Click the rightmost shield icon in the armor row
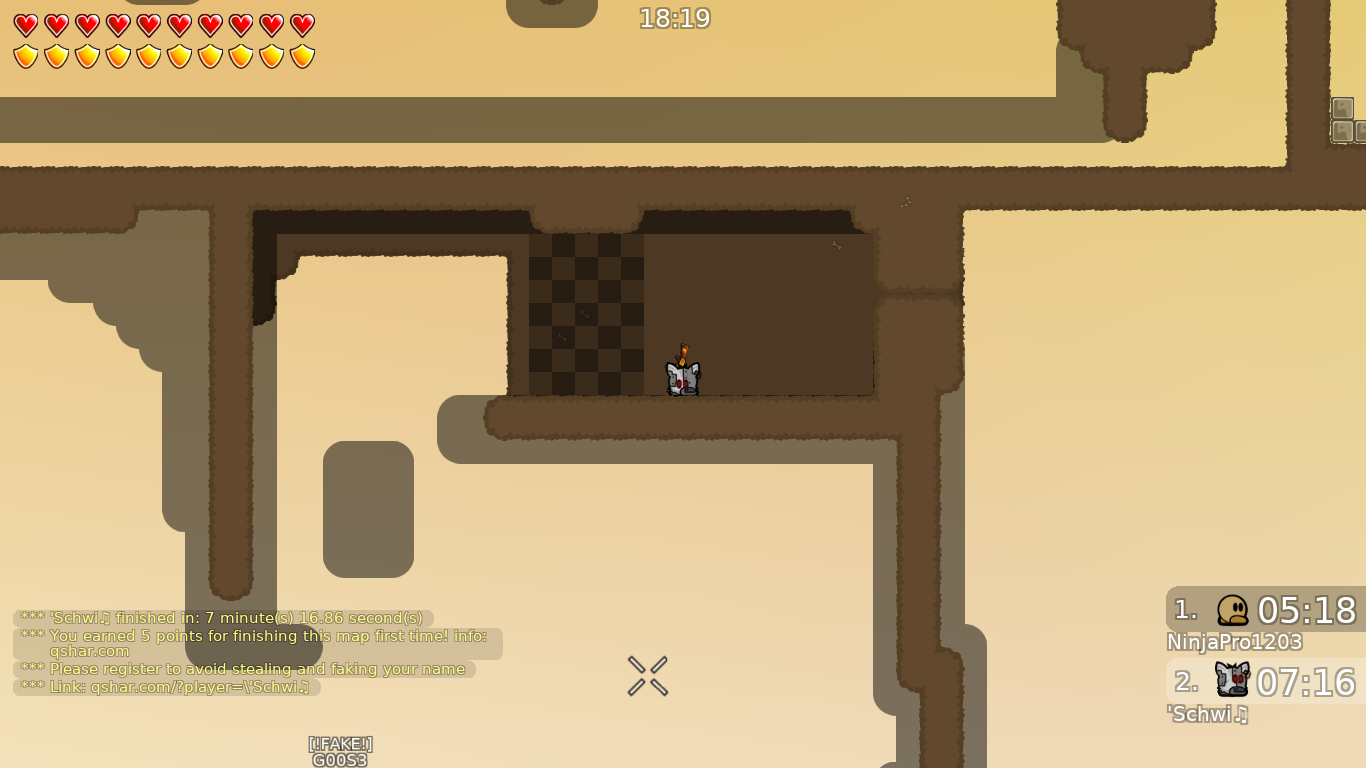Image resolution: width=1366 pixels, height=768 pixels. 303,58
